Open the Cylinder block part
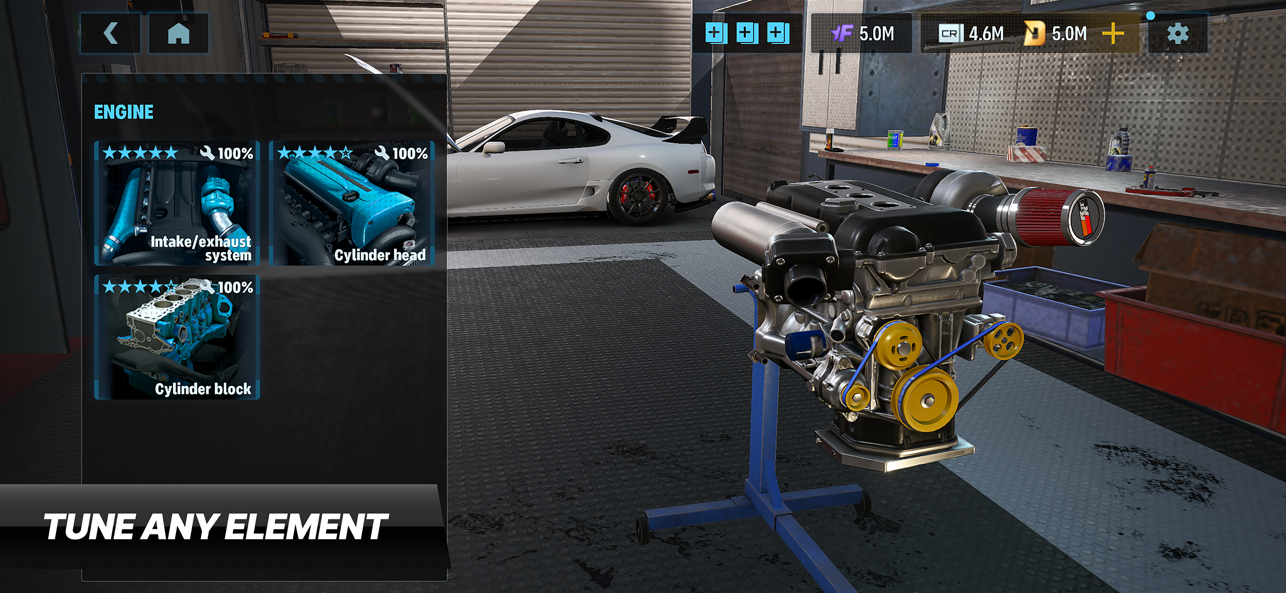1286x593 pixels. click(177, 338)
